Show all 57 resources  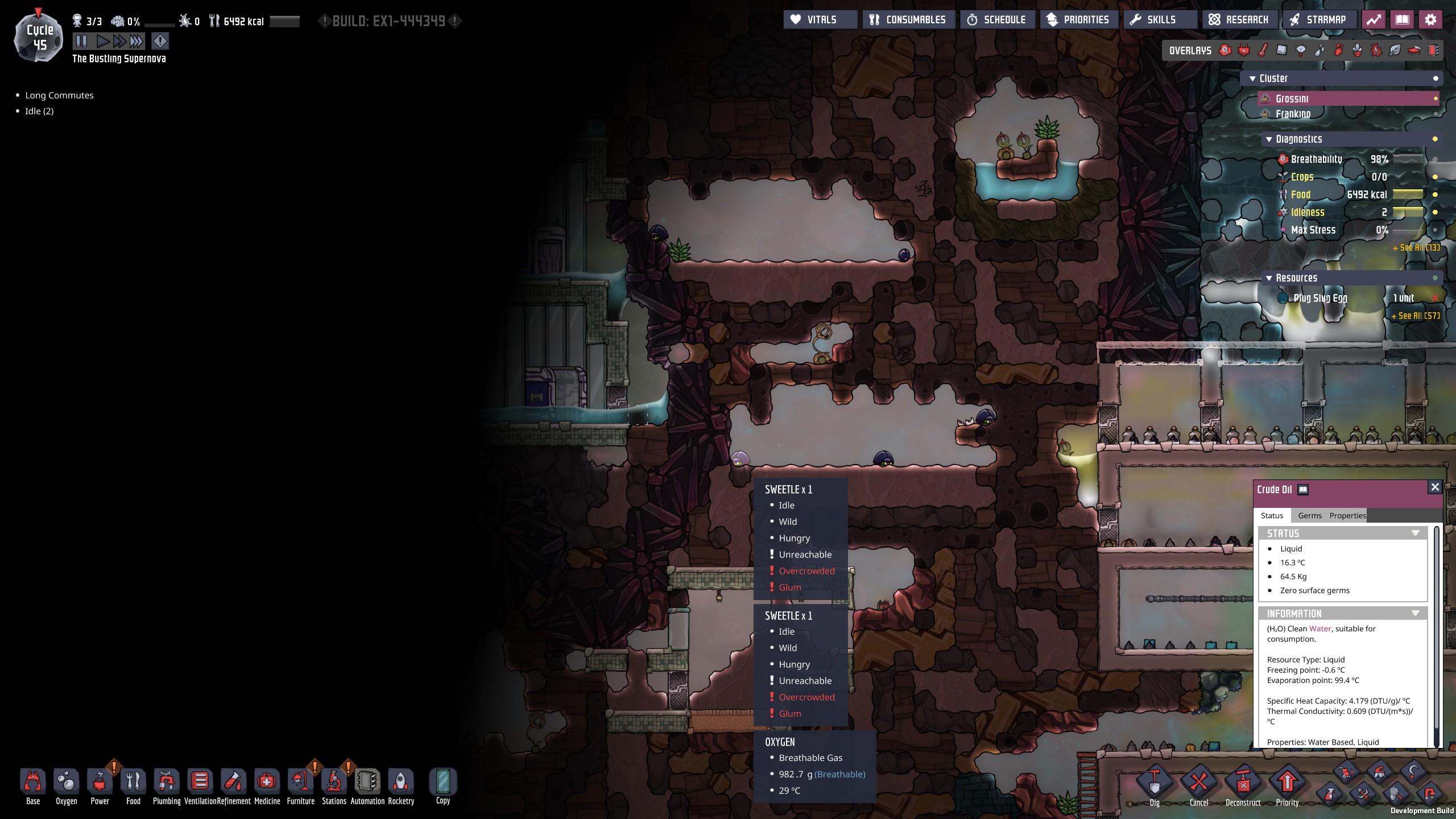point(1415,316)
